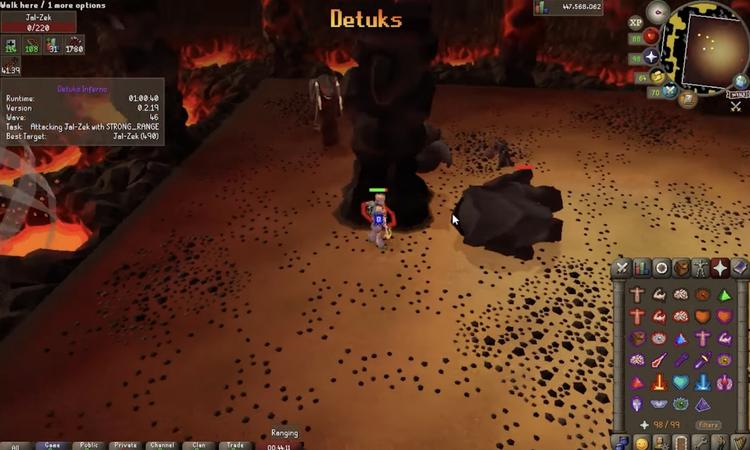Viewport: 750px width, 450px height.
Task: Open the Emotes smiley face tab
Action: coord(642,443)
